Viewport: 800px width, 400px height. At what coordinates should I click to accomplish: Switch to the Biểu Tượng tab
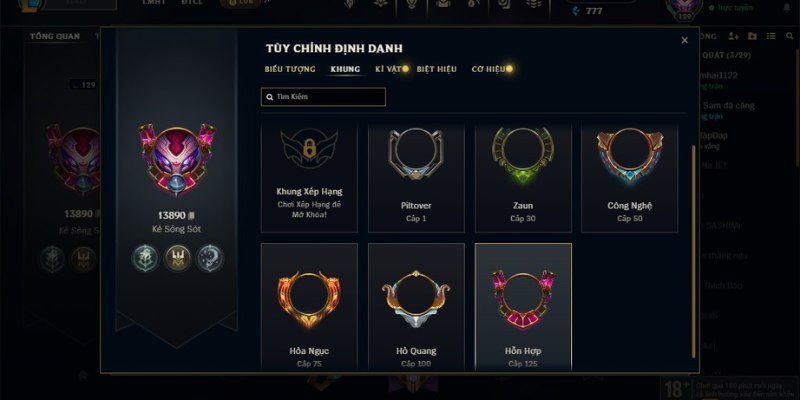289,69
